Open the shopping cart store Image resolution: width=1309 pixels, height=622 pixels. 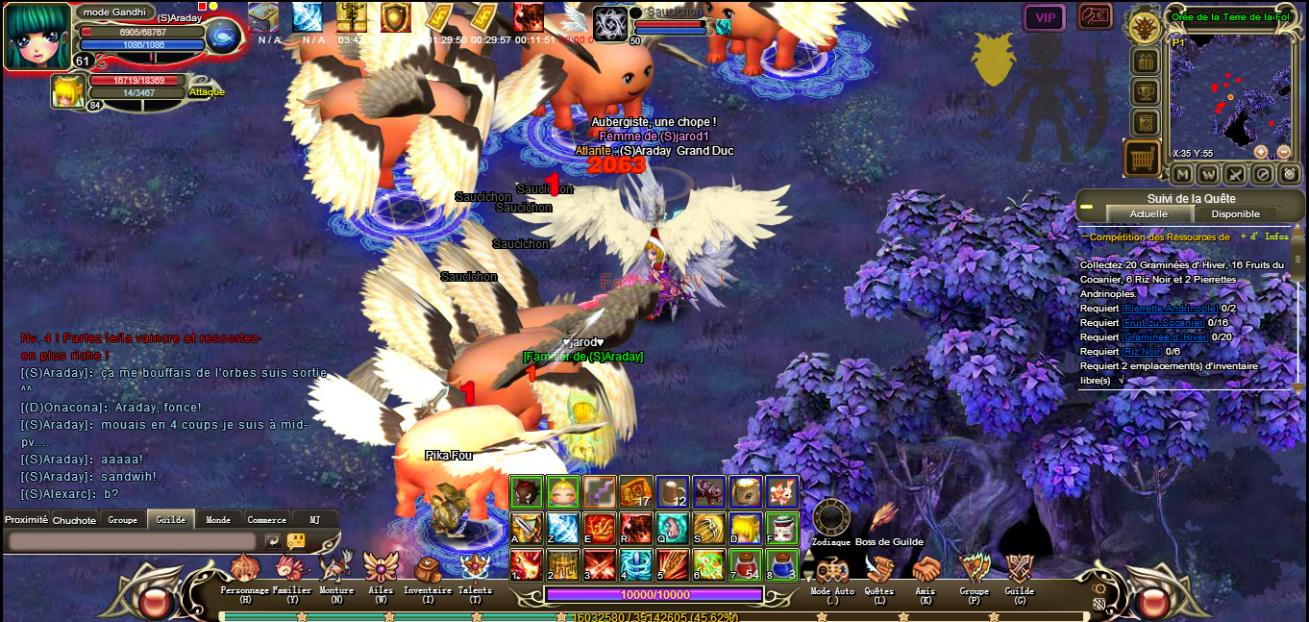pyautogui.click(x=1144, y=158)
